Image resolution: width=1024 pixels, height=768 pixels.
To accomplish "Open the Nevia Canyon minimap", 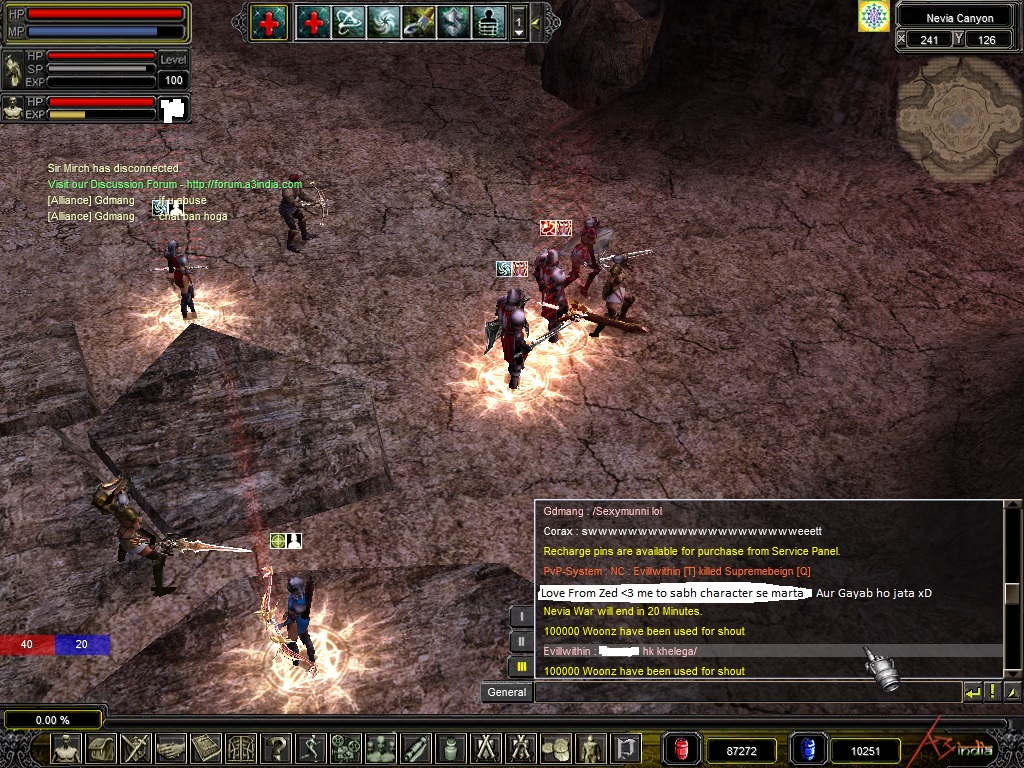I will click(957, 118).
